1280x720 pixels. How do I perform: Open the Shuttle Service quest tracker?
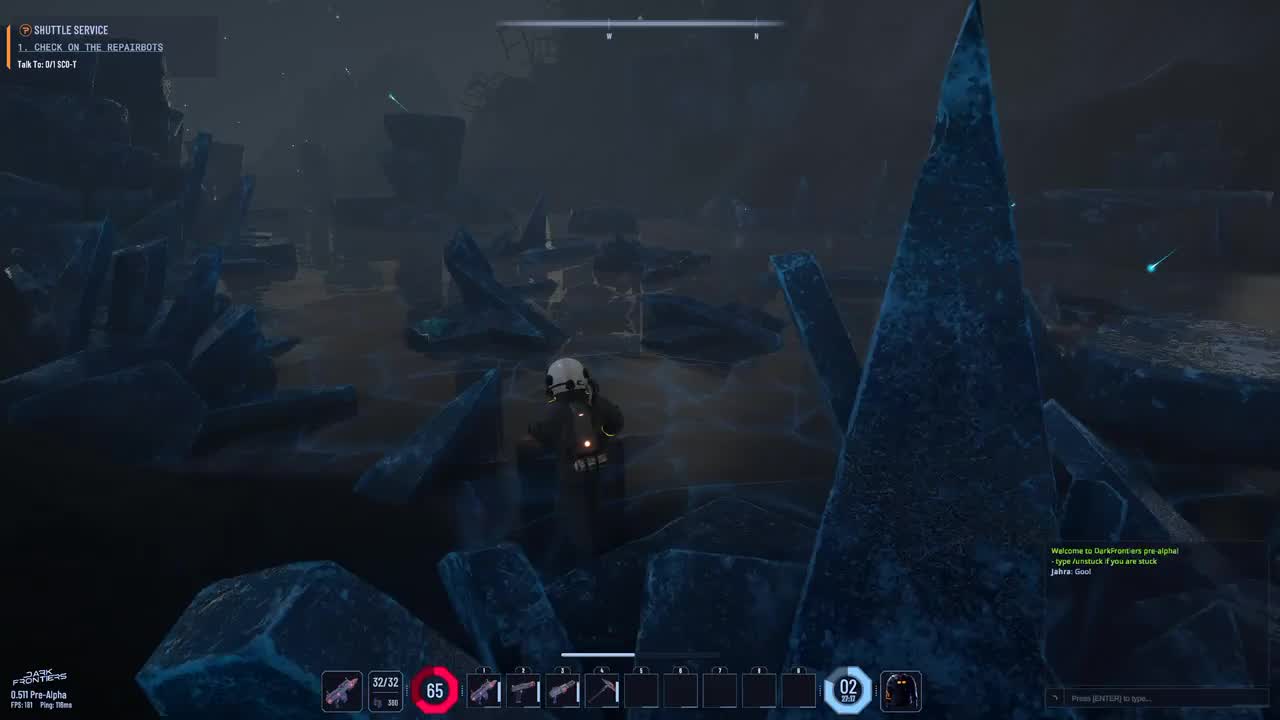(71, 30)
